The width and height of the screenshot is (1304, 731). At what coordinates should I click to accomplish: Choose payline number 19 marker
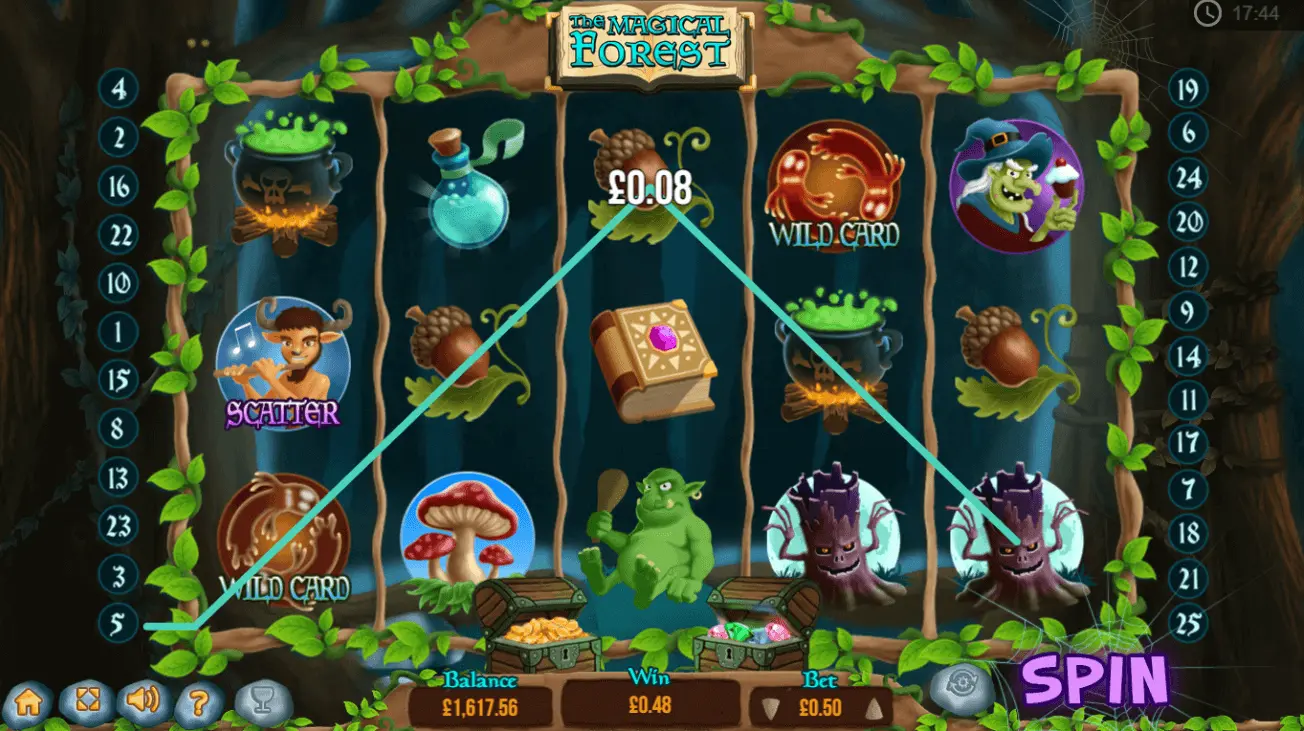1187,91
